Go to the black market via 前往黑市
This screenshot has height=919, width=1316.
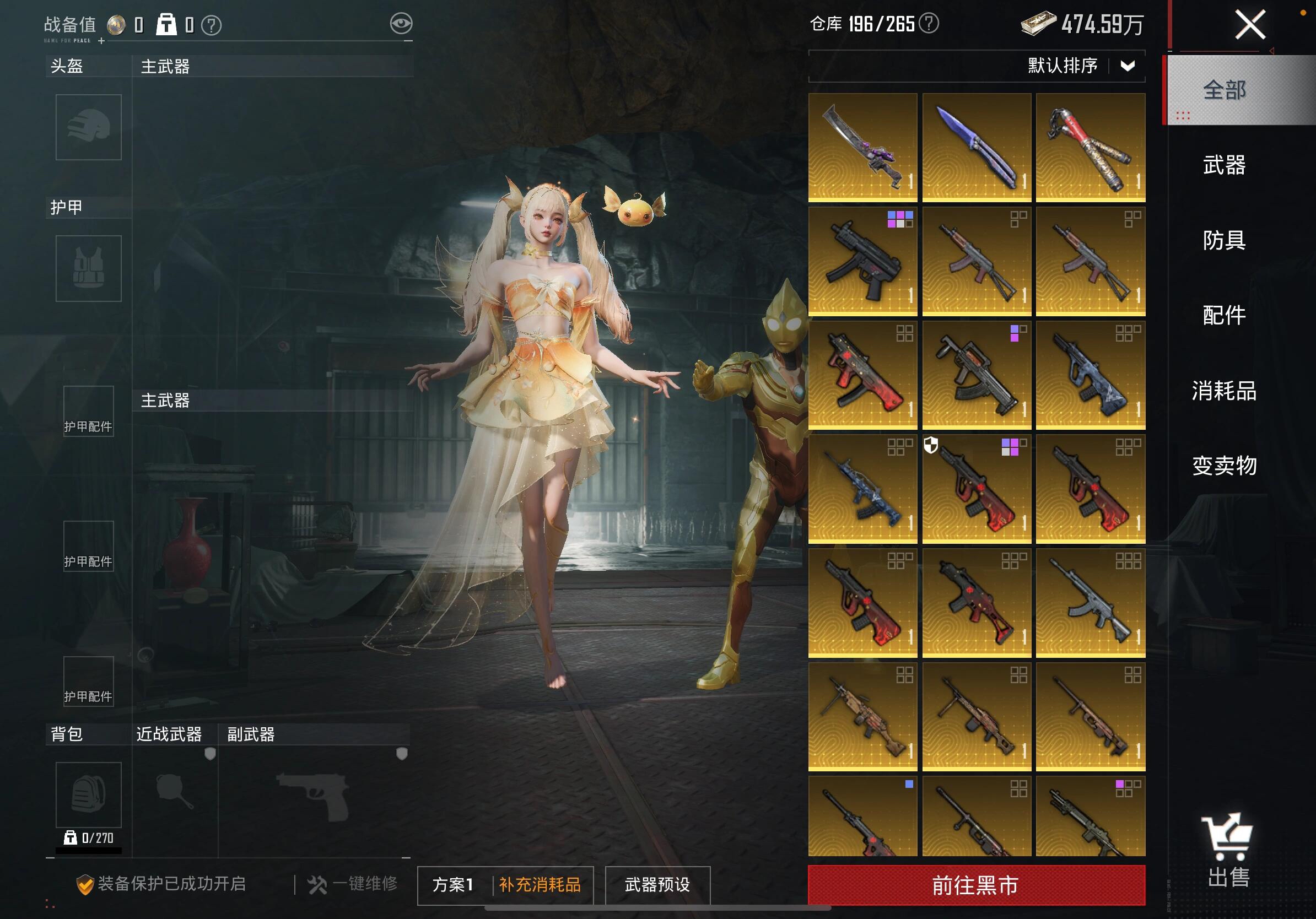pos(976,885)
